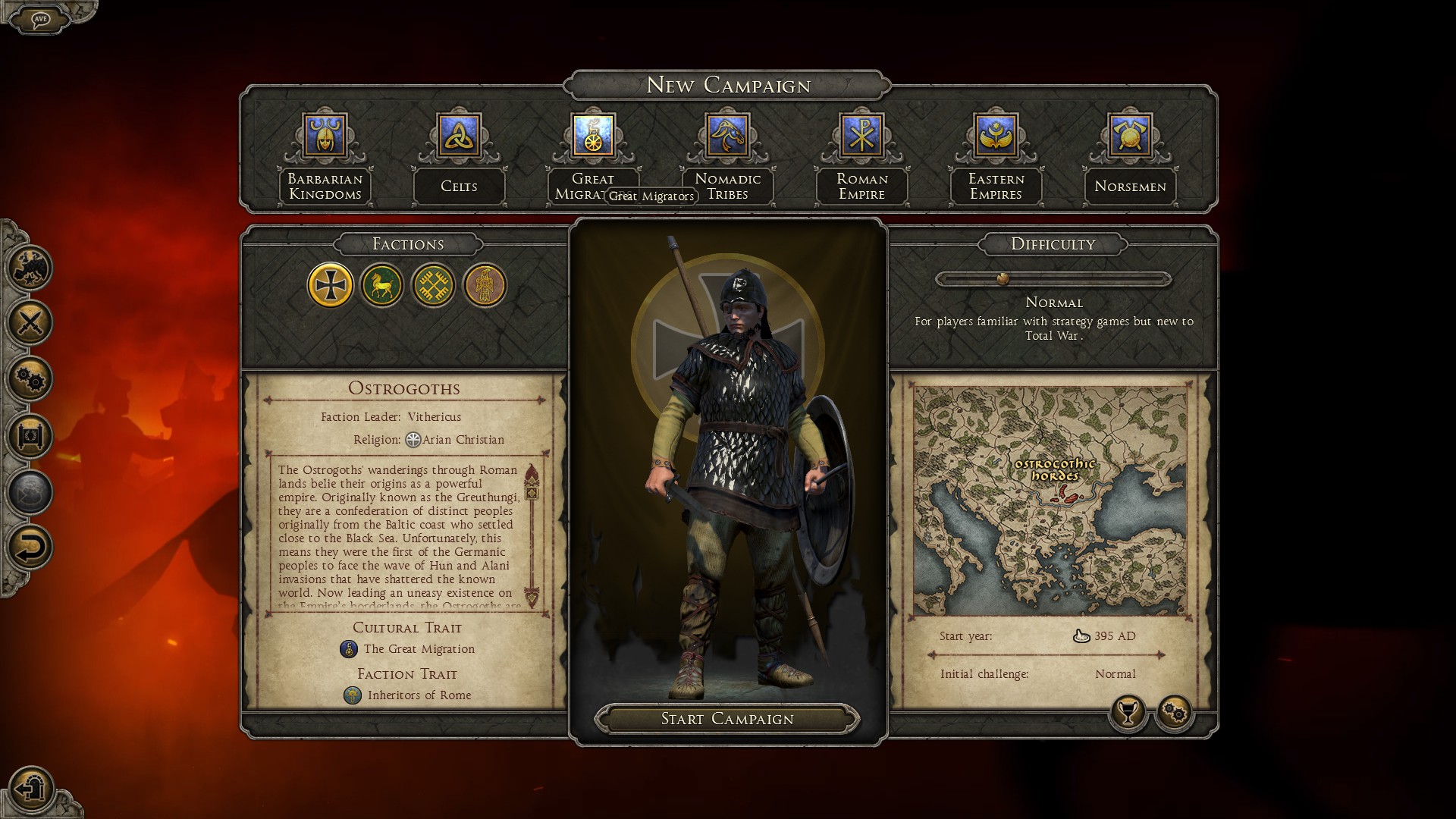Screen dimensions: 1456x819
Task: Start the Ostrogoths campaign
Action: tap(726, 719)
